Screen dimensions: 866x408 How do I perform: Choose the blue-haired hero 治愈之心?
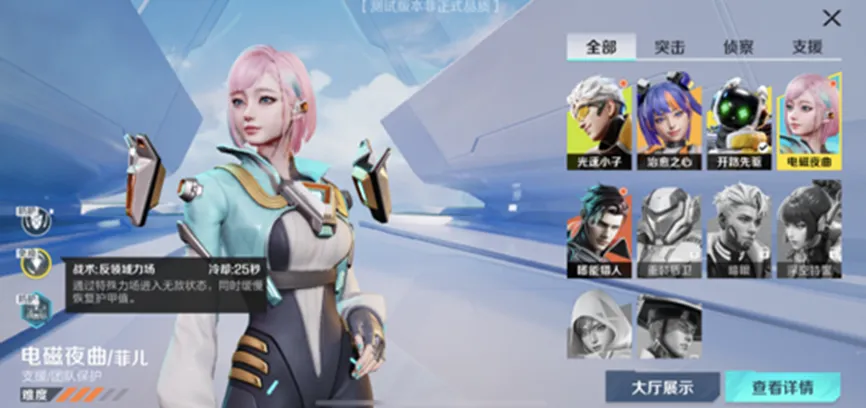point(669,120)
